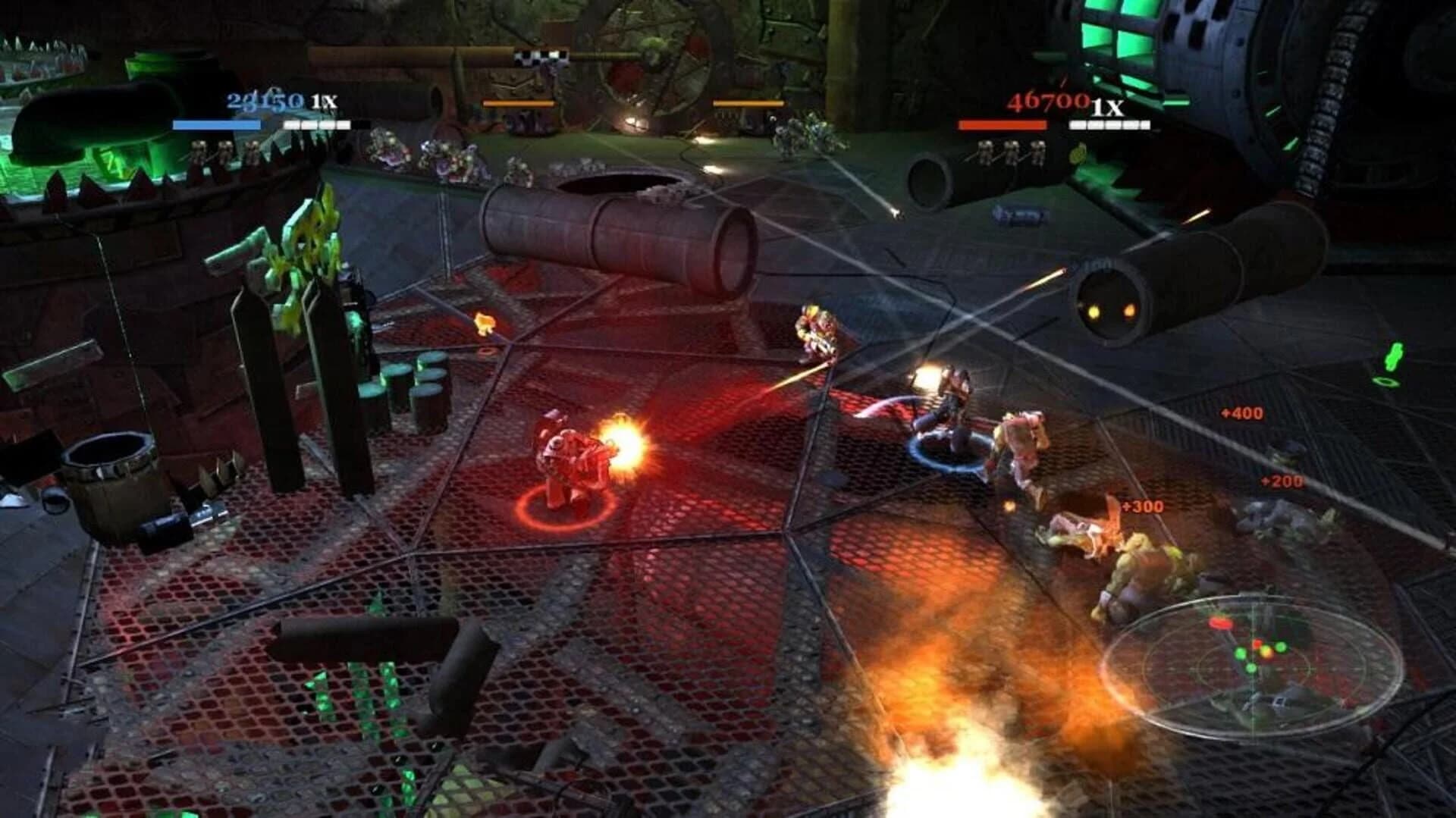Click the blue player's 1x multiplier icon
This screenshot has height=818, width=1456.
tap(322, 101)
